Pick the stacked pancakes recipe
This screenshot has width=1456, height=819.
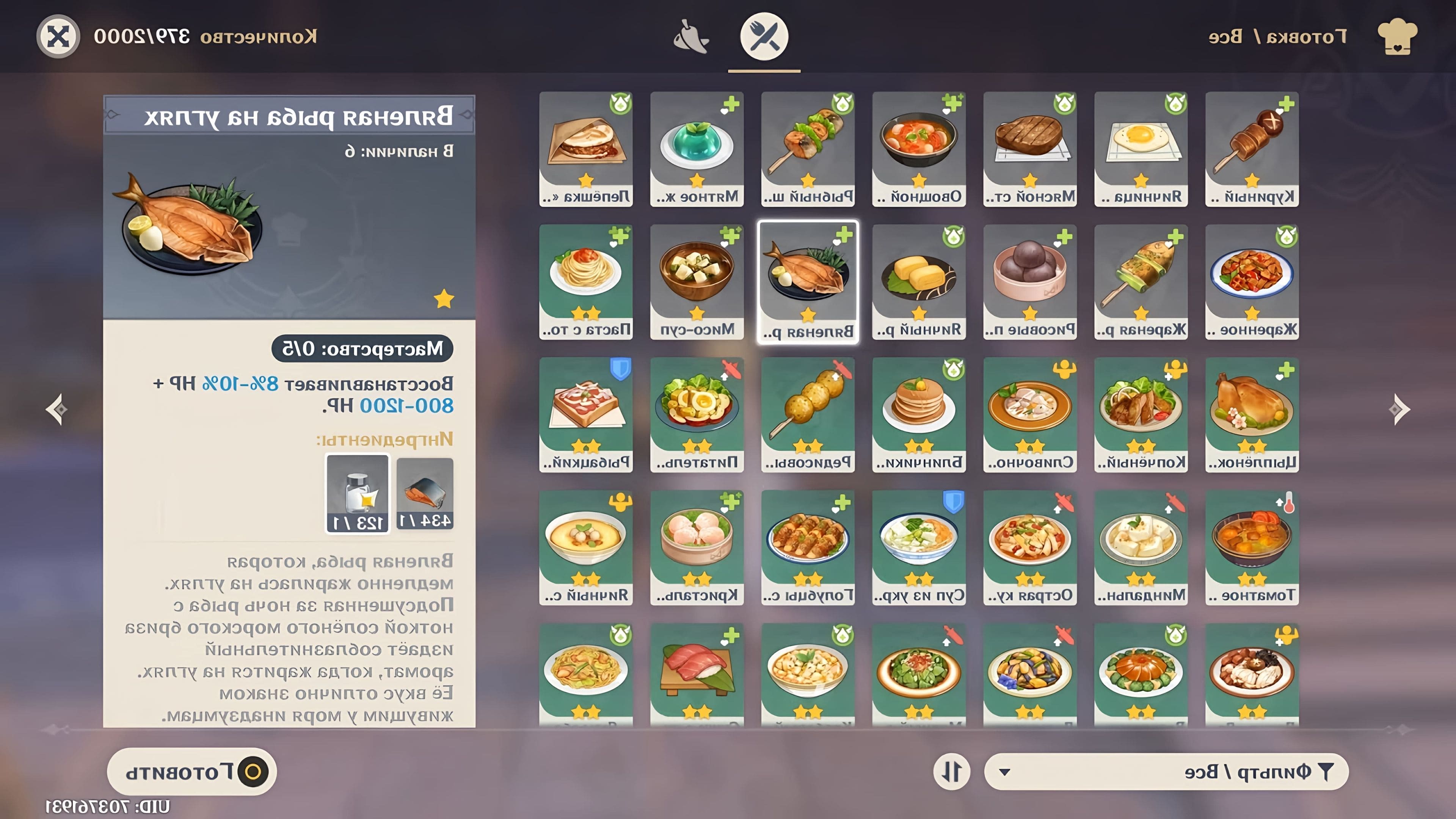click(x=918, y=414)
